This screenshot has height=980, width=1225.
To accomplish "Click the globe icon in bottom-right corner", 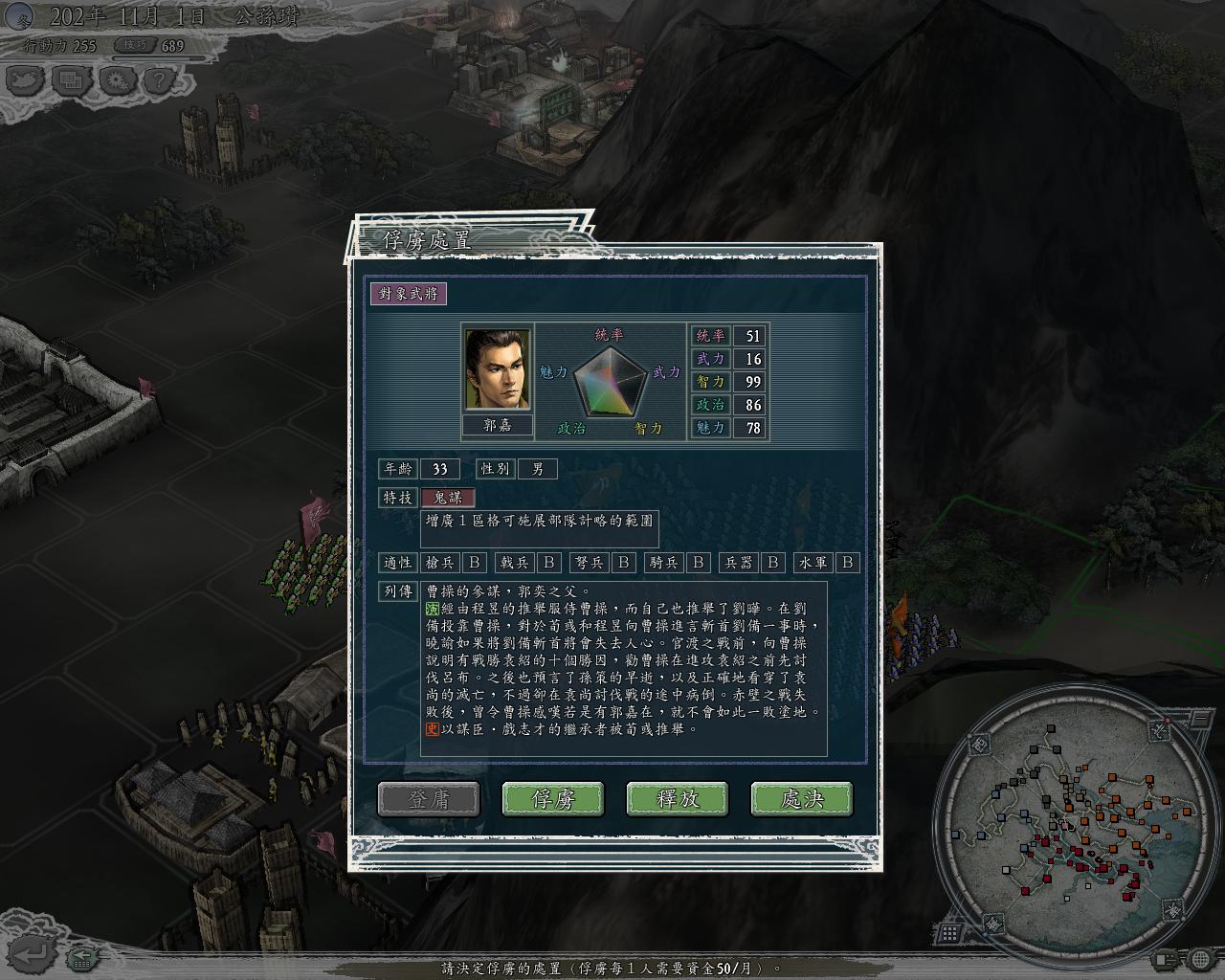I will (x=1200, y=958).
